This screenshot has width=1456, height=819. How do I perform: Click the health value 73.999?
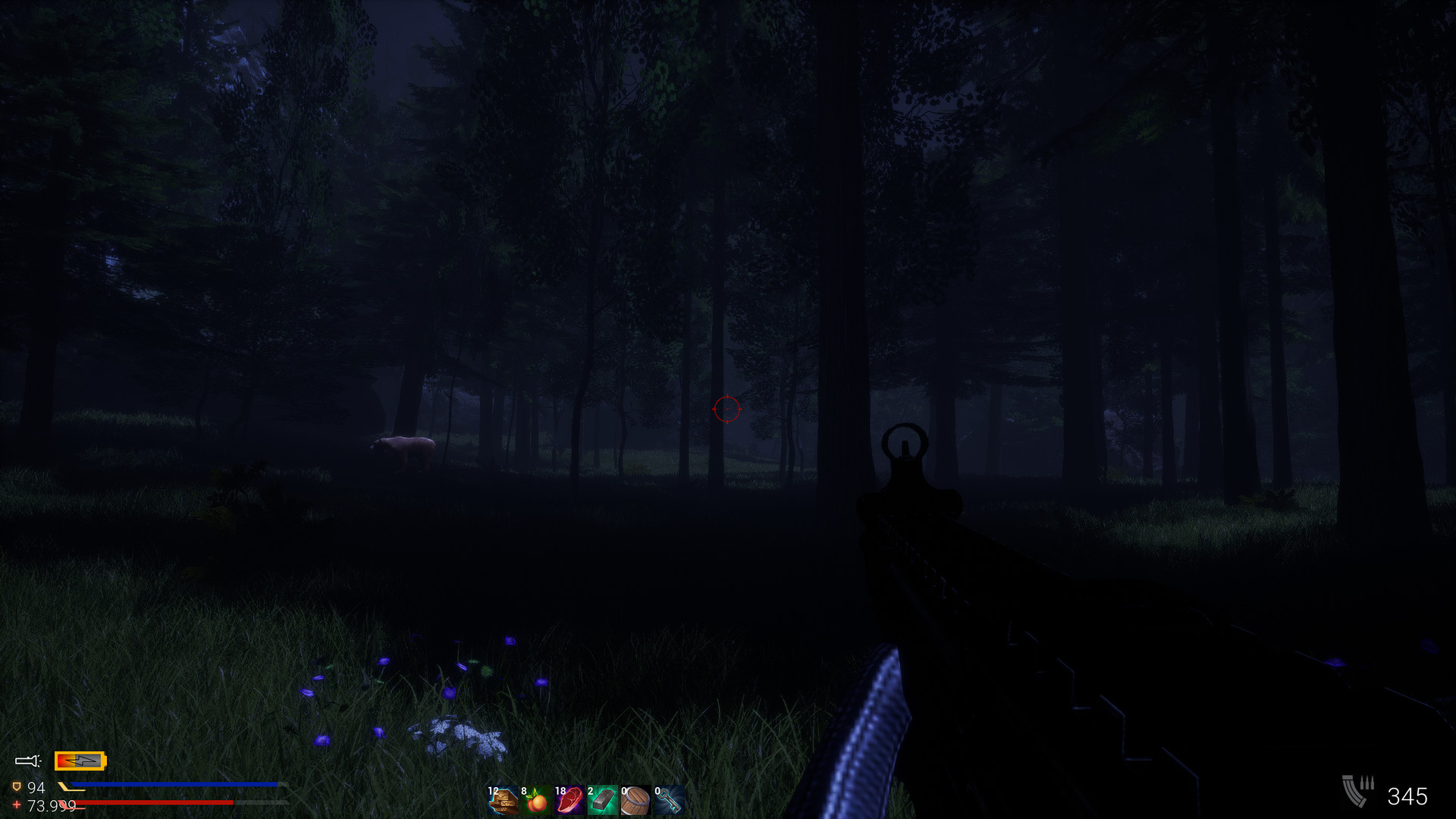[x=52, y=805]
